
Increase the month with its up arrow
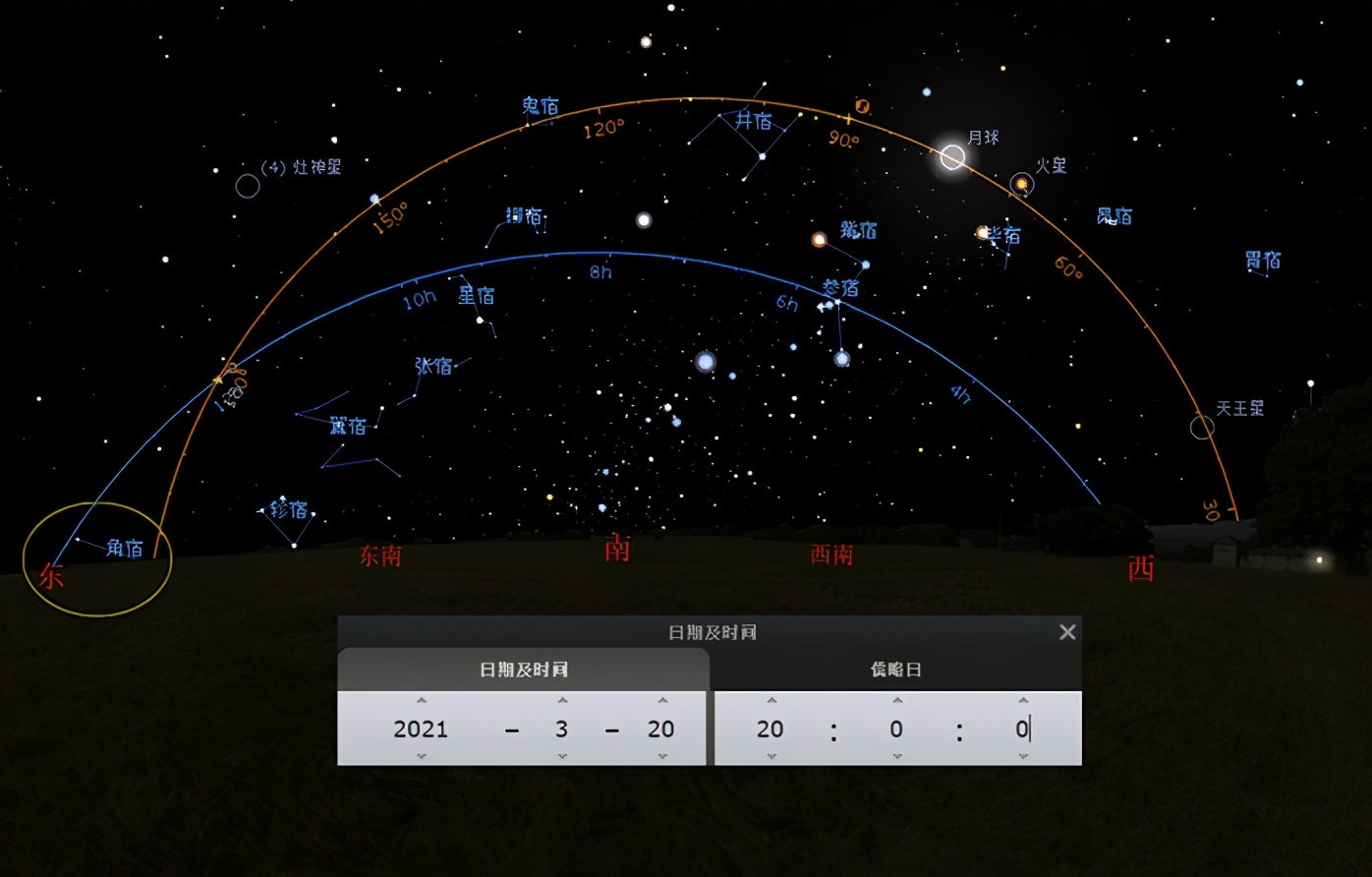(x=562, y=701)
